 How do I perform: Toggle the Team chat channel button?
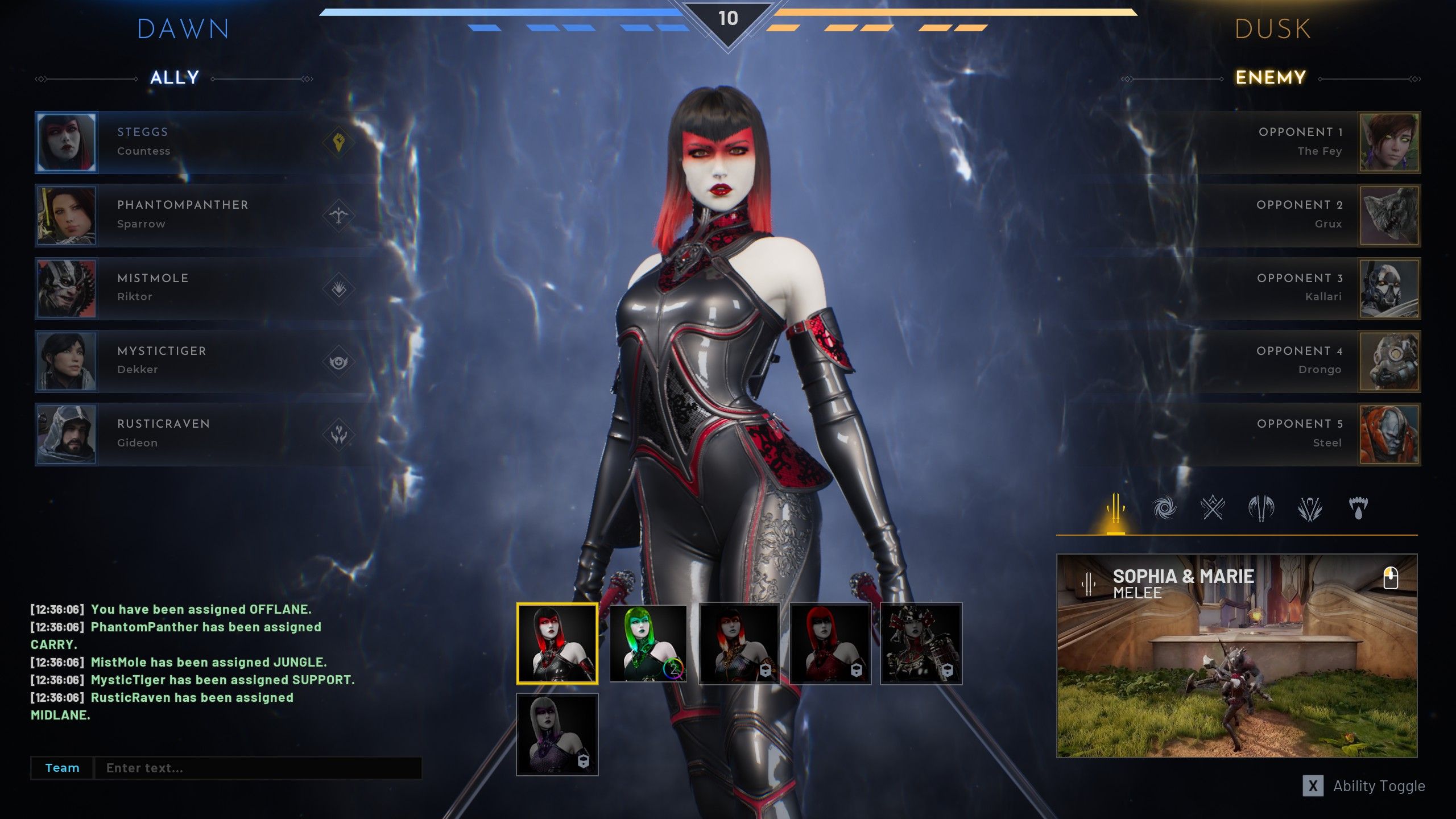62,768
